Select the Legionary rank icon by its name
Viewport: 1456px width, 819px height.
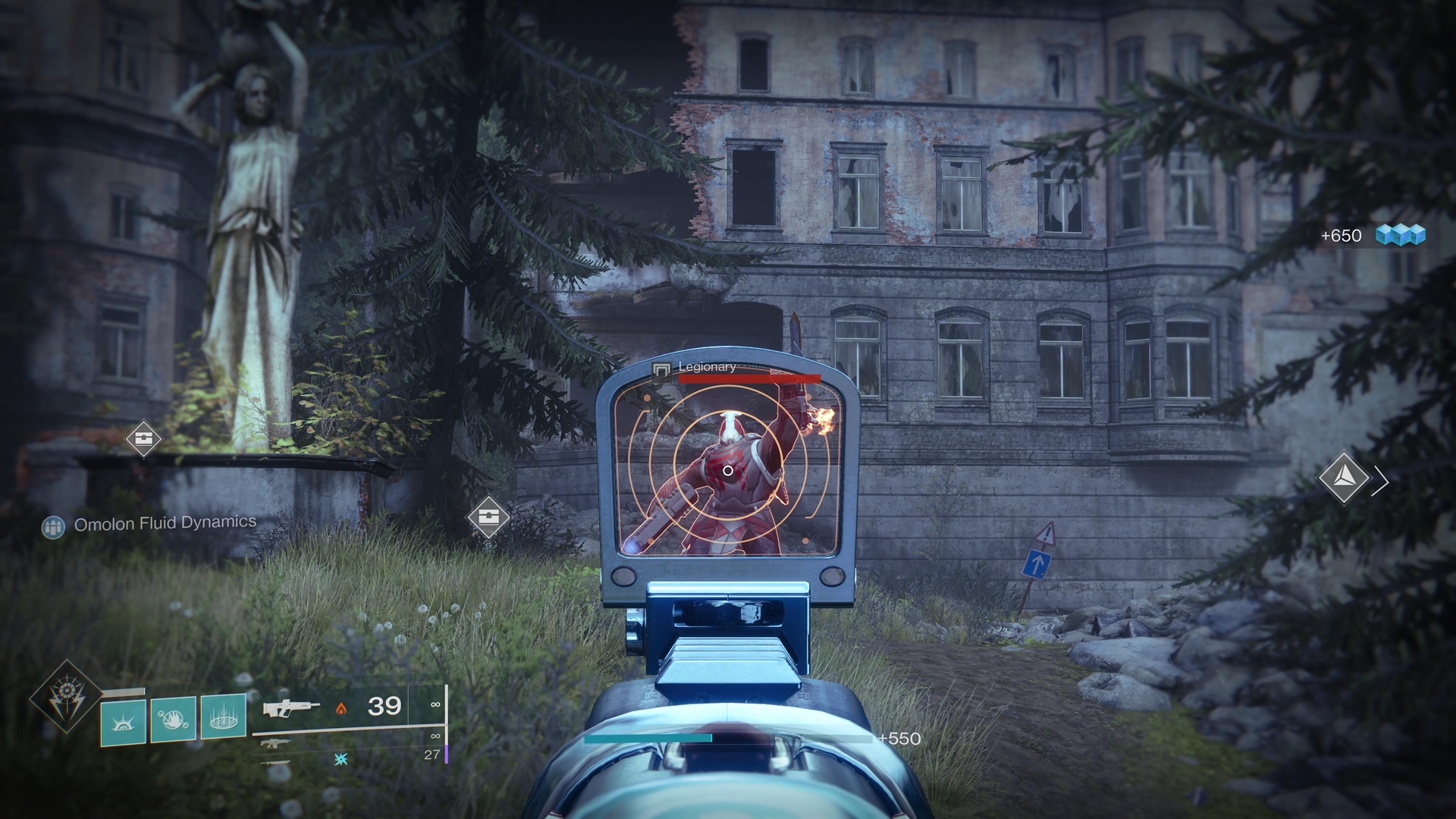(x=661, y=369)
